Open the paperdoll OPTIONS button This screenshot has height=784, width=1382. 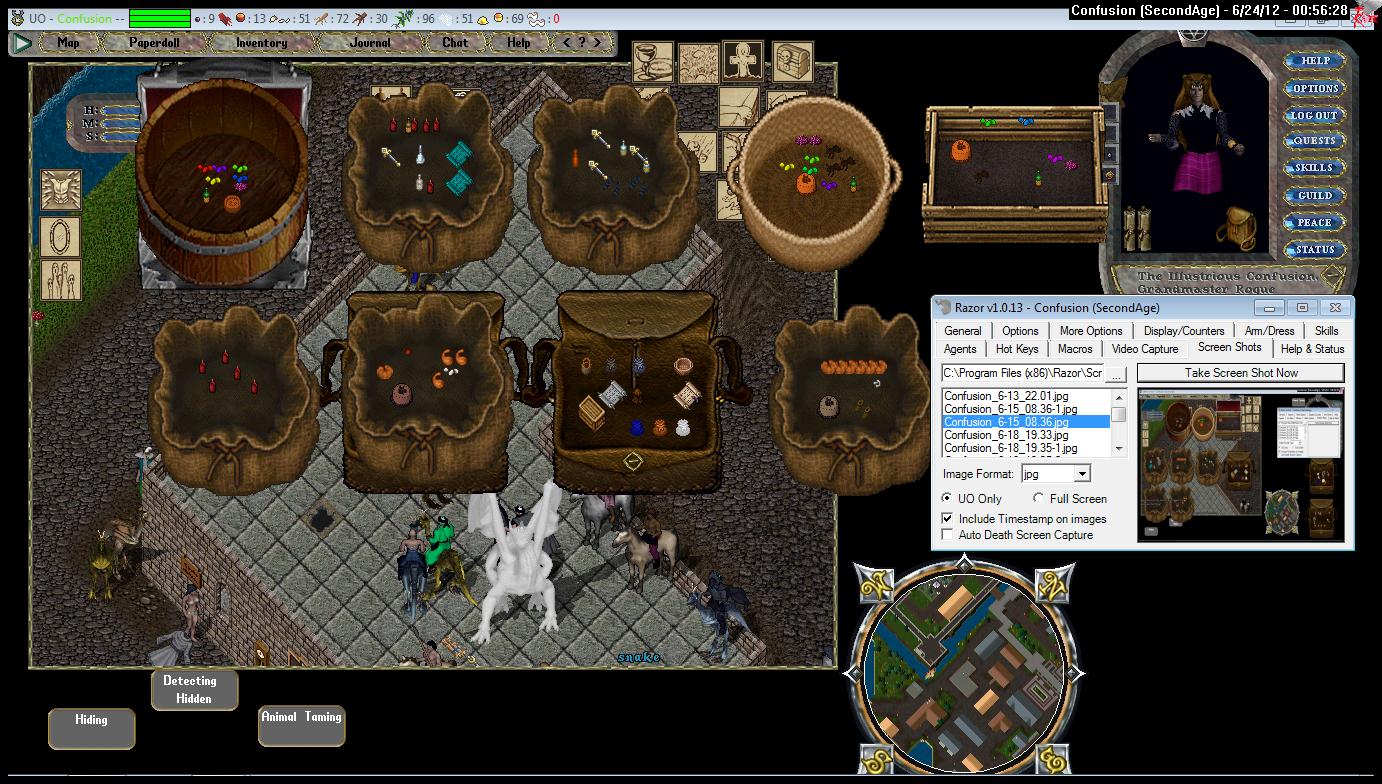point(1315,88)
